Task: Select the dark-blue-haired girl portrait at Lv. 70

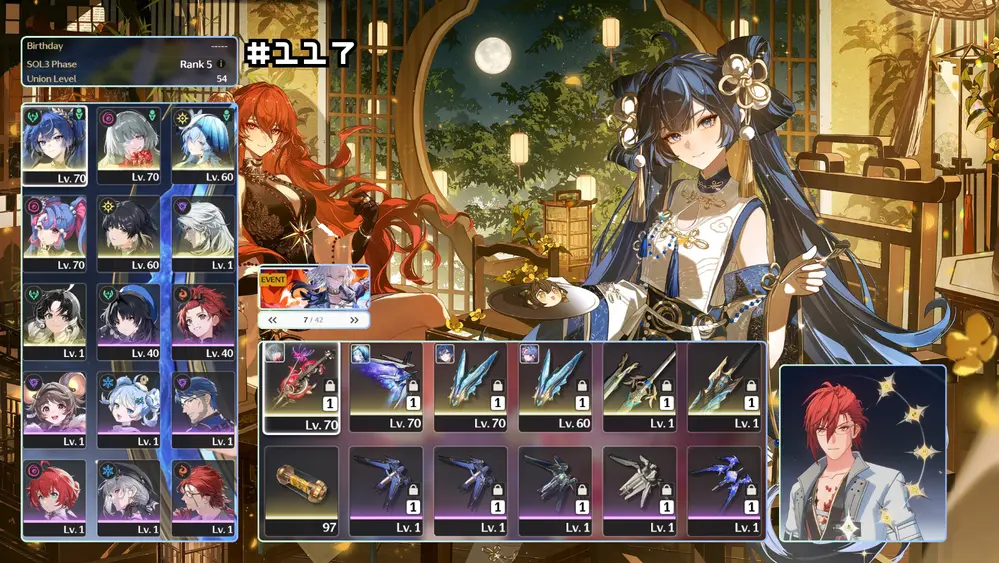Action: coord(54,145)
